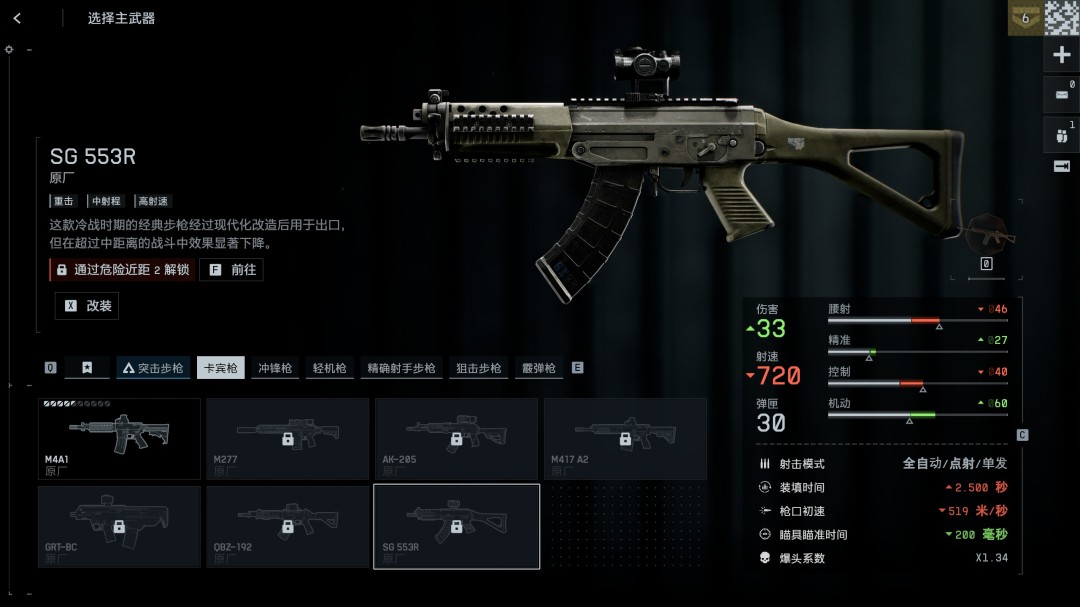The height and width of the screenshot is (607, 1080).
Task: Show the 狙击步枪 category
Action: pyautogui.click(x=479, y=368)
